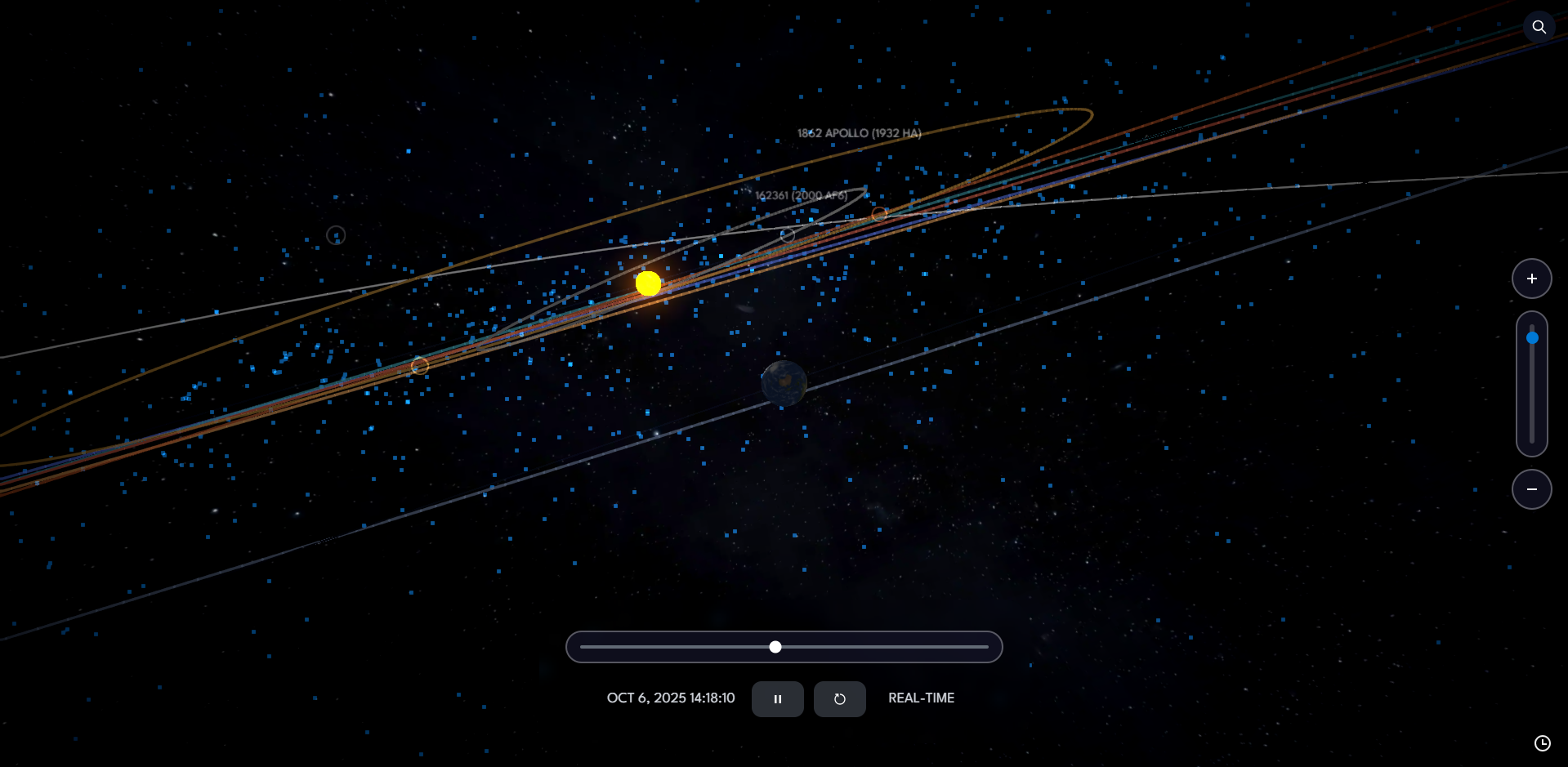Image resolution: width=1568 pixels, height=767 pixels.
Task: Click the Sun at the center
Action: [649, 283]
